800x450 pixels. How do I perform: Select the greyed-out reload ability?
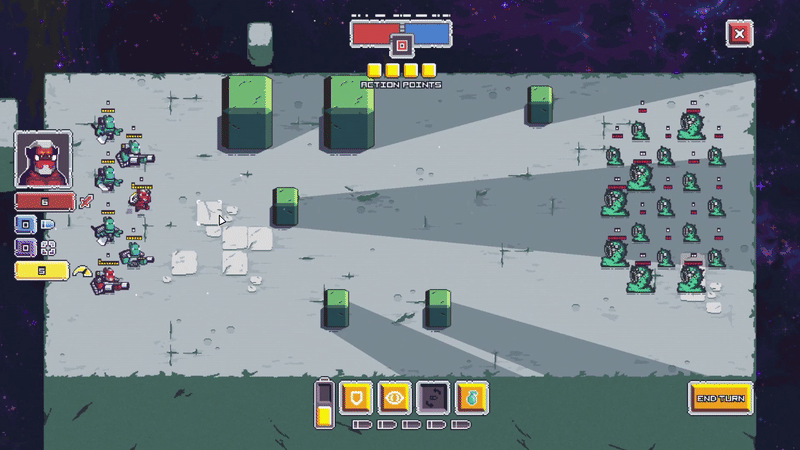[432, 397]
